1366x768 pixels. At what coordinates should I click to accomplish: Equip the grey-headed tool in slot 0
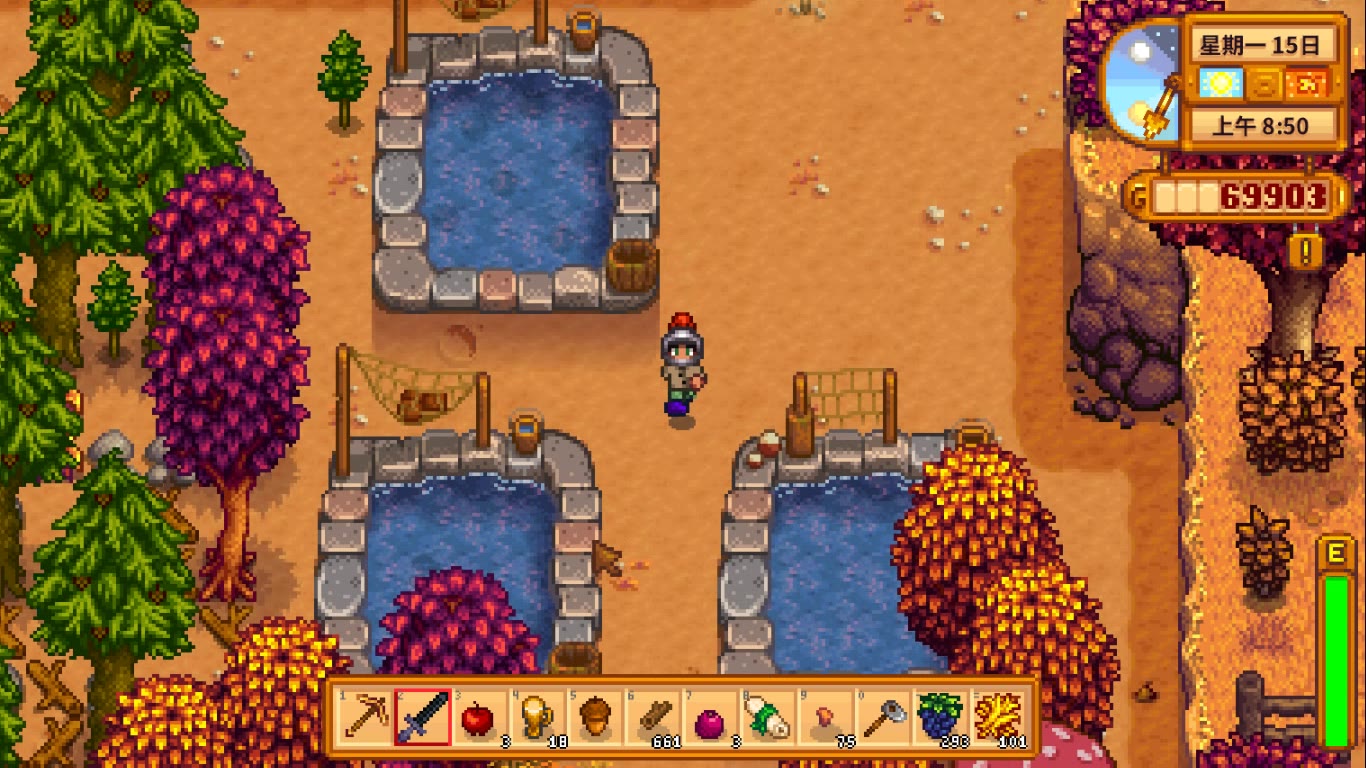point(884,716)
